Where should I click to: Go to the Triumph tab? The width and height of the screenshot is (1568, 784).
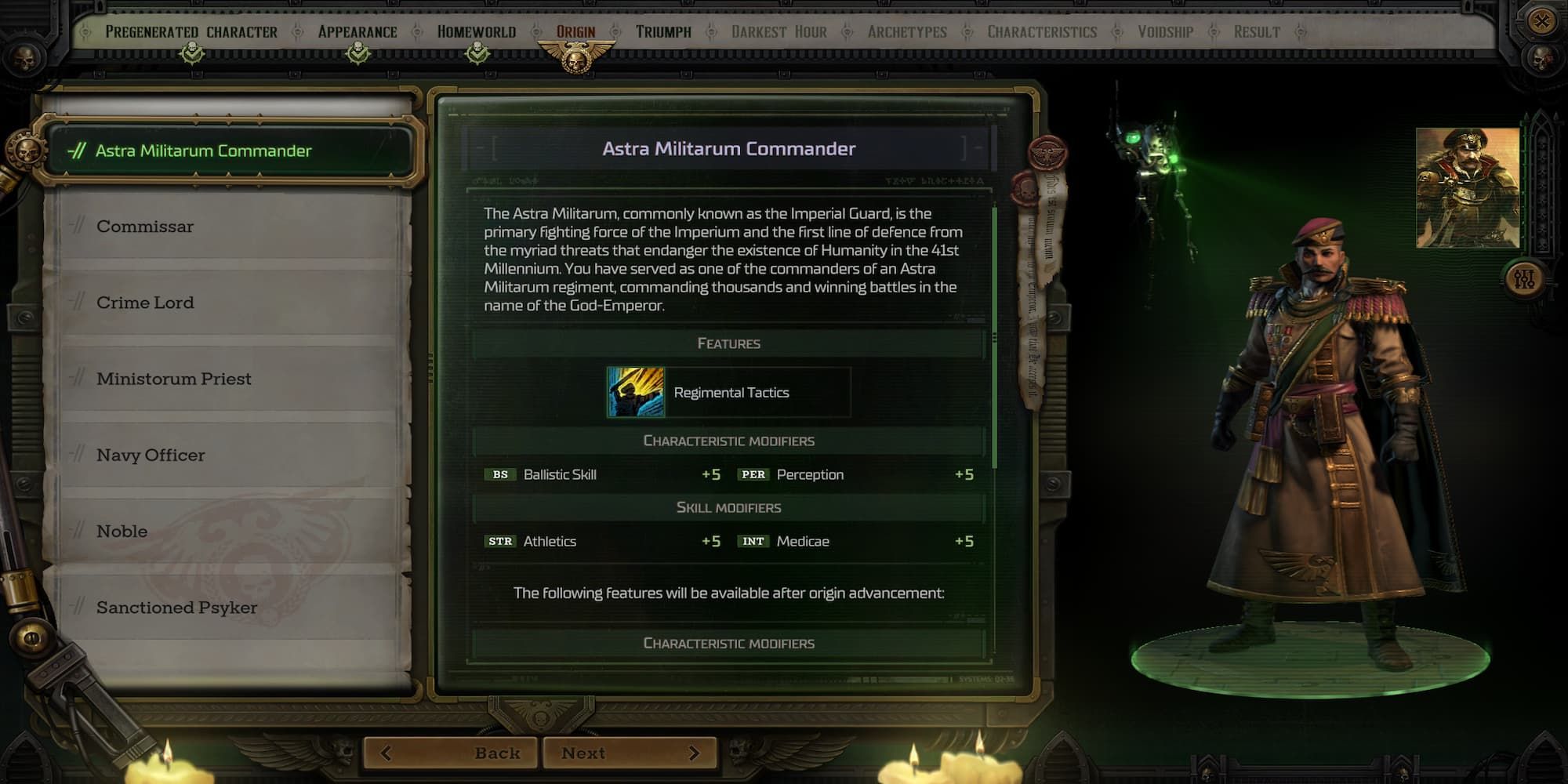(662, 32)
